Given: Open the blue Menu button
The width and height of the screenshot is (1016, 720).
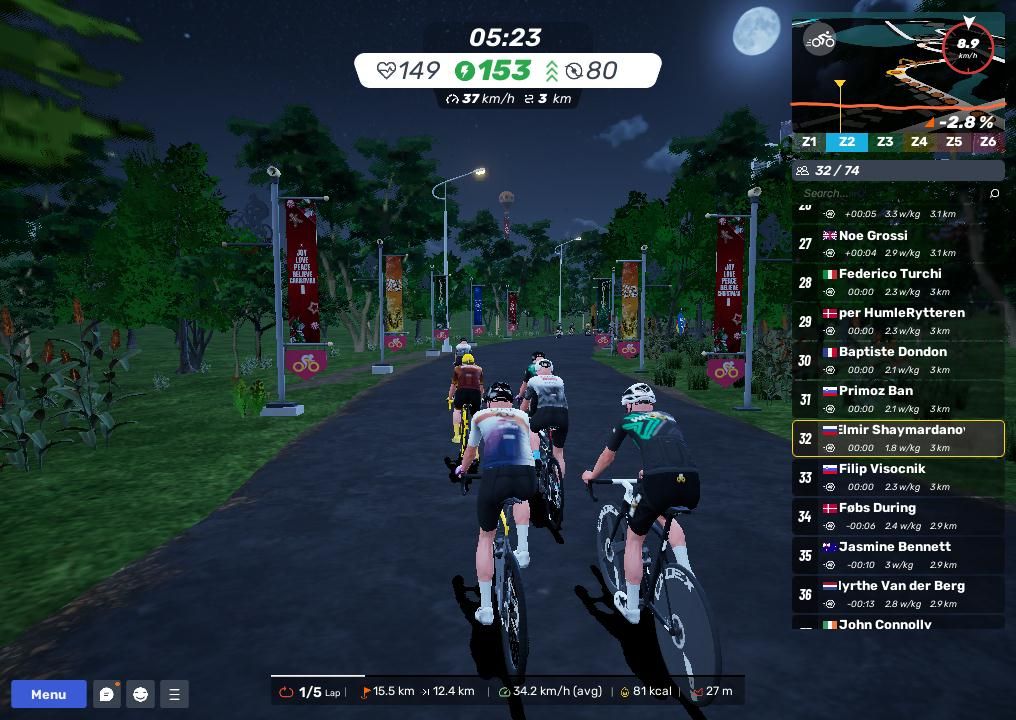Looking at the screenshot, I should coord(48,694).
